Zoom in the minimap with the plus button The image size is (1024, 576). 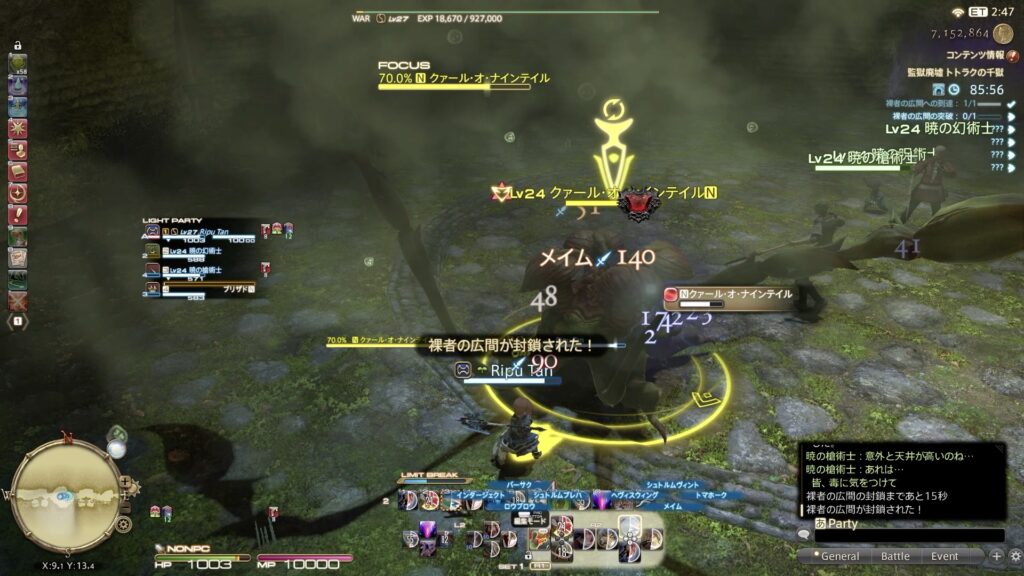point(125,482)
